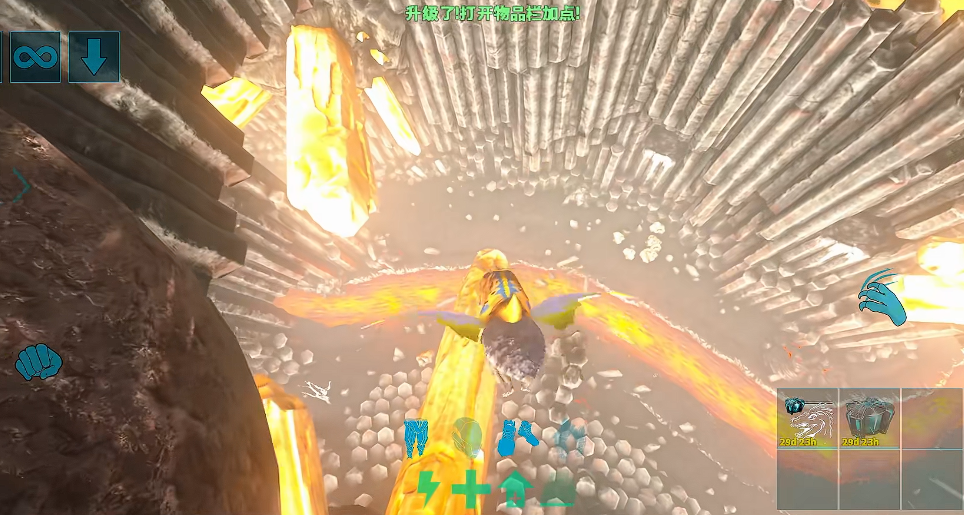Tap the fist punch icon
The width and height of the screenshot is (964, 515).
39,361
